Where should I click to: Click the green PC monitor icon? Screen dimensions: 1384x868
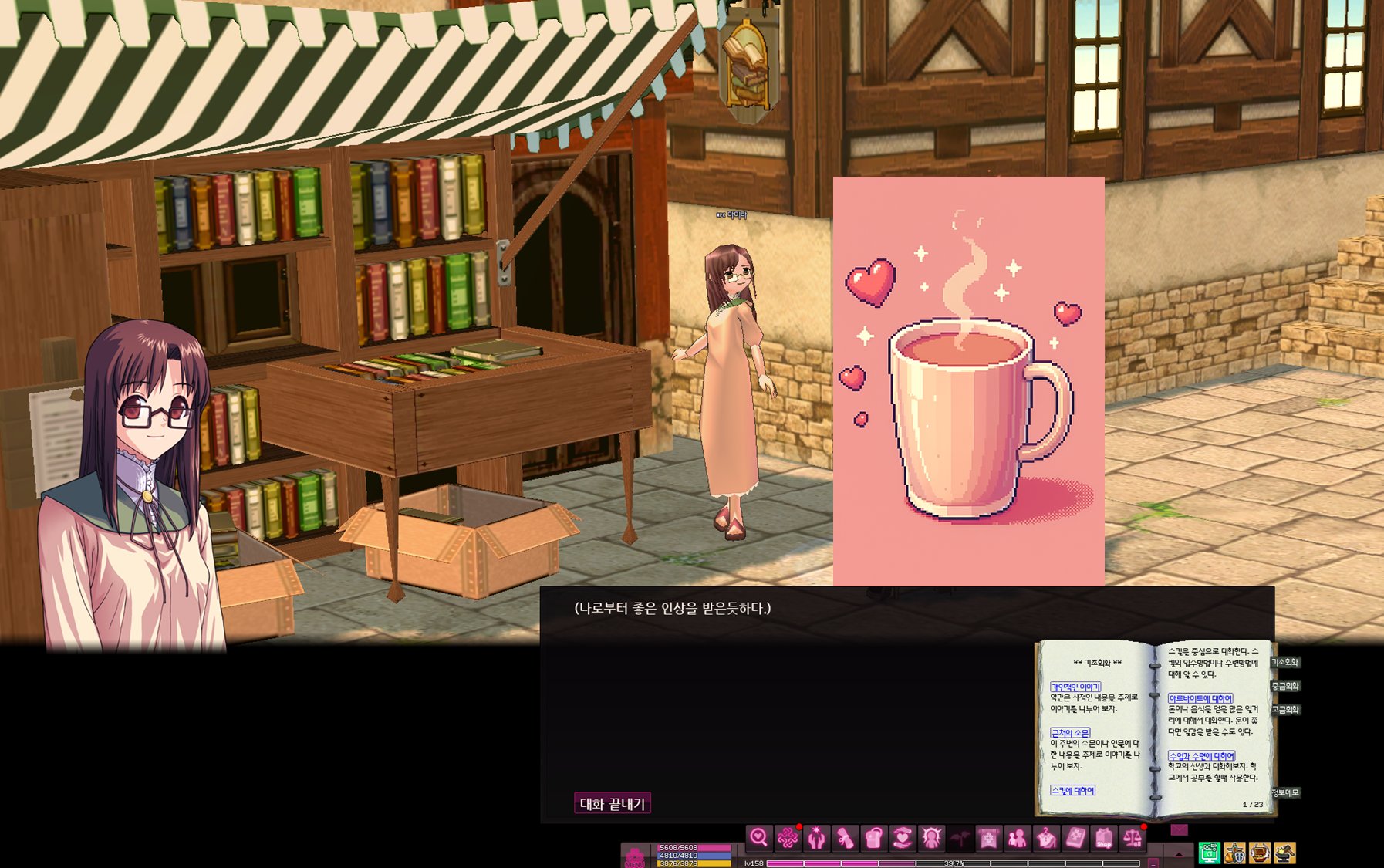click(x=1209, y=853)
